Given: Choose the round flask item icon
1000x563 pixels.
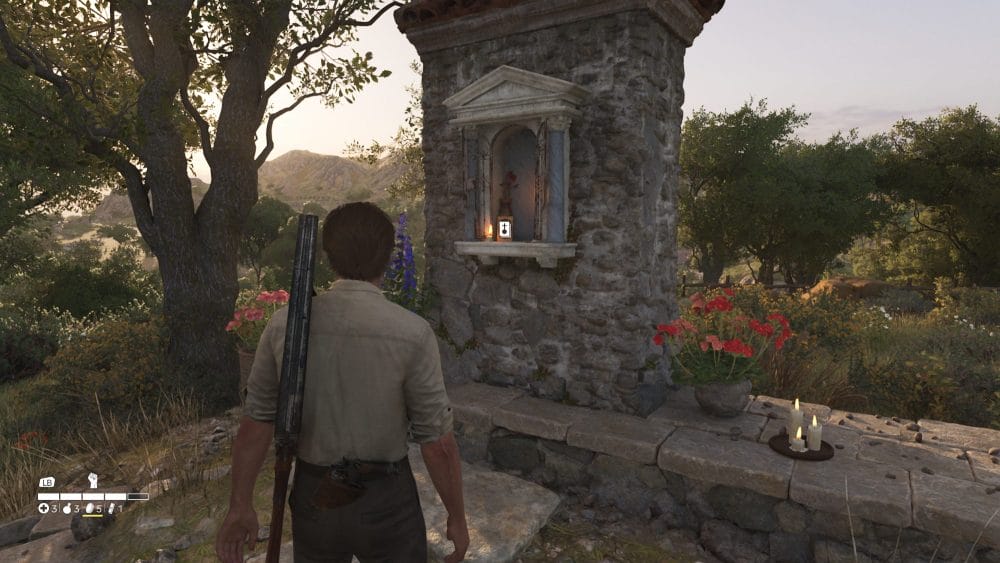Looking at the screenshot, I should coord(65,509).
